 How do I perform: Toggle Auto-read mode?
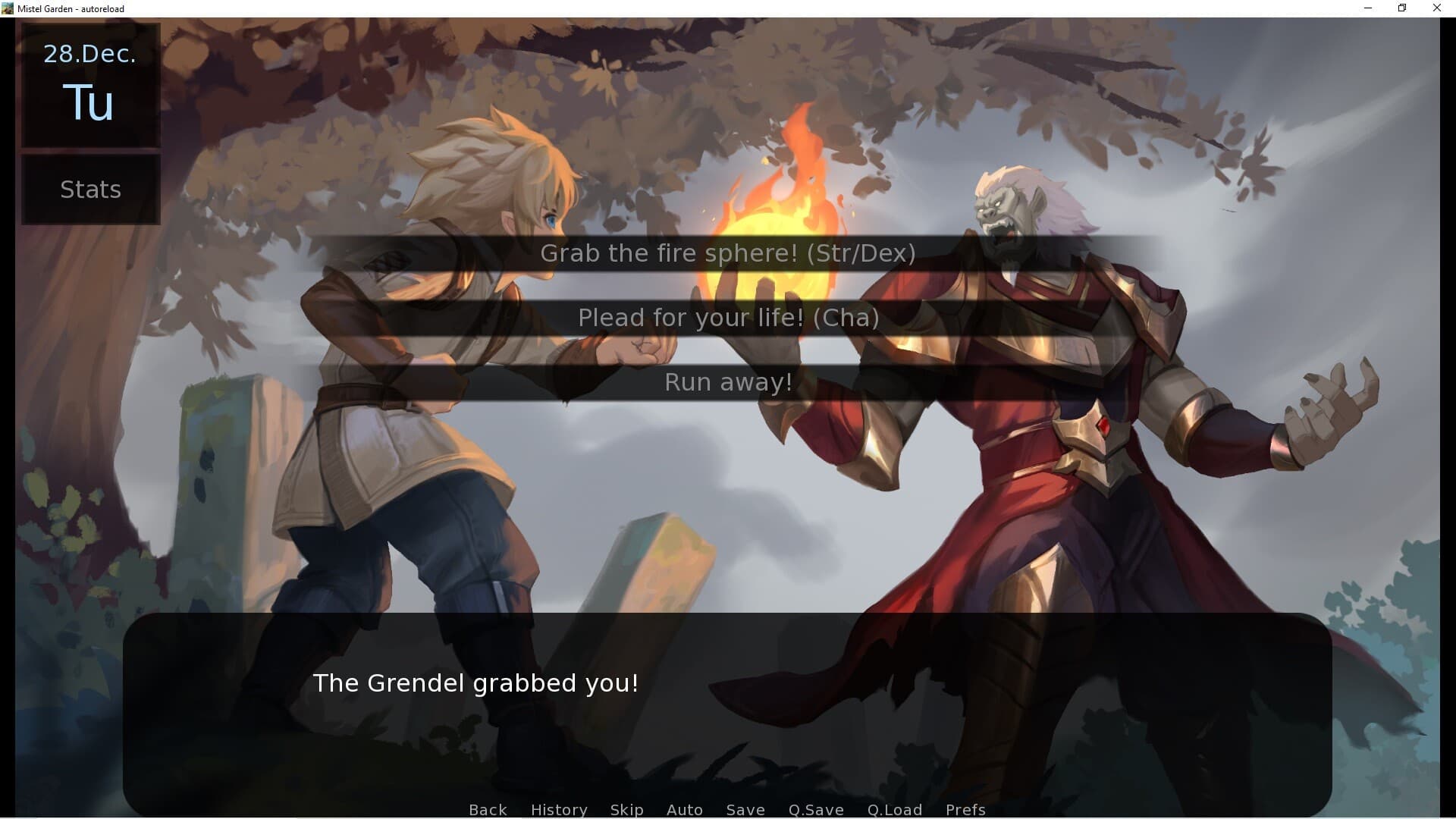tap(683, 810)
